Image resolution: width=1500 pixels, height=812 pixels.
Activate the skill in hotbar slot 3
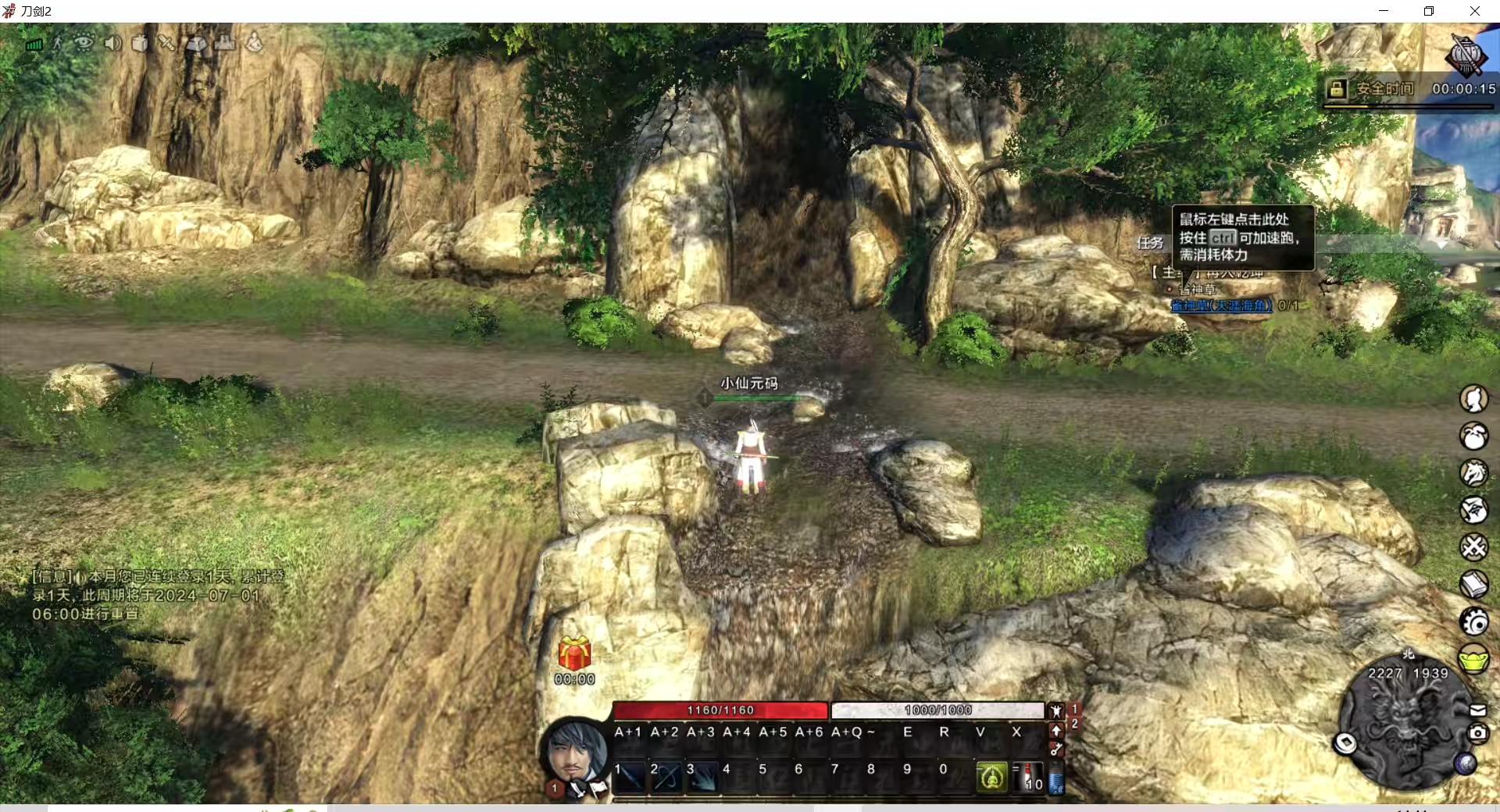click(702, 778)
